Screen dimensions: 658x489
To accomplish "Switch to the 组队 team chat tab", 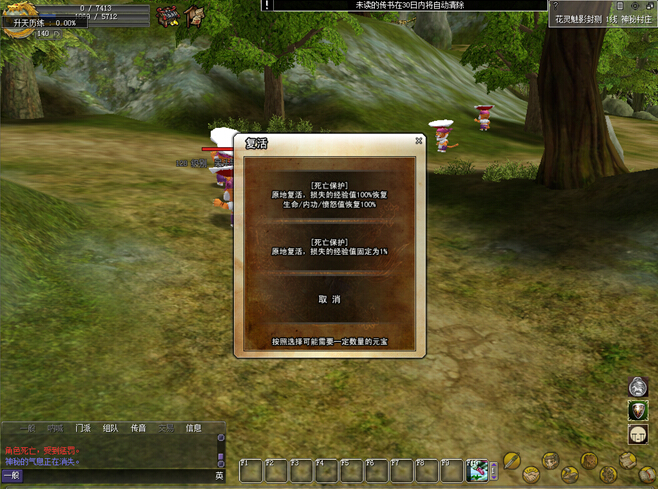I will 110,428.
